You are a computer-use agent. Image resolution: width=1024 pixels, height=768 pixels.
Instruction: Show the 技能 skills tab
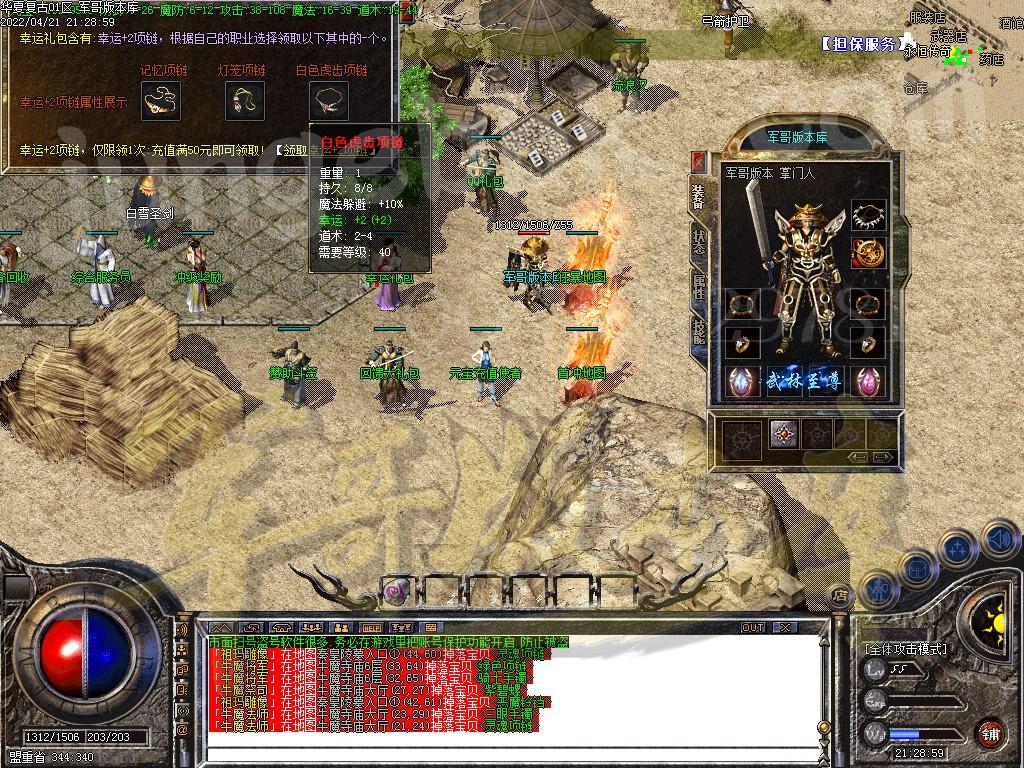click(699, 330)
